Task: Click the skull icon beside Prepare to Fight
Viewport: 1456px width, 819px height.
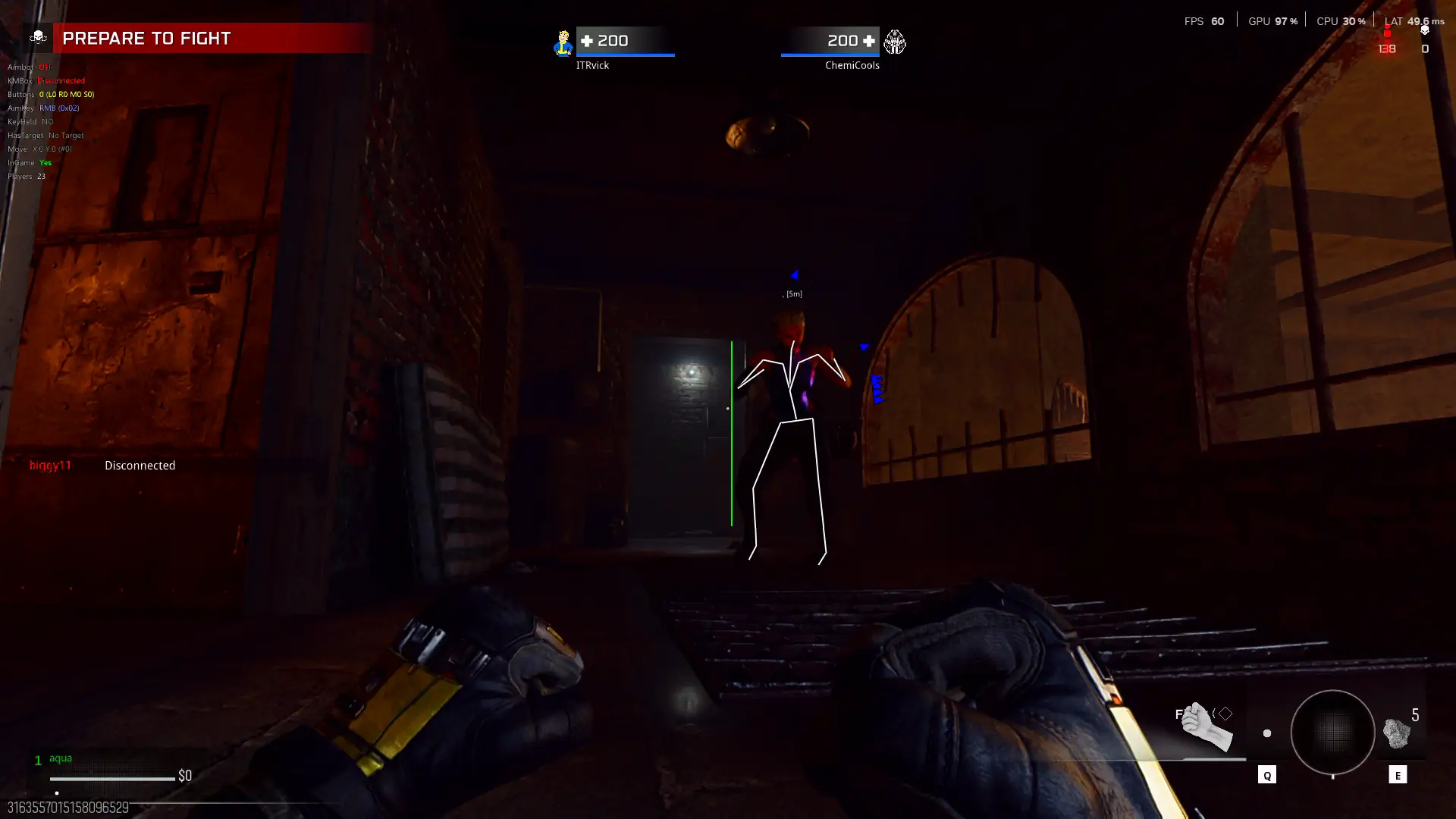Action: pos(38,38)
